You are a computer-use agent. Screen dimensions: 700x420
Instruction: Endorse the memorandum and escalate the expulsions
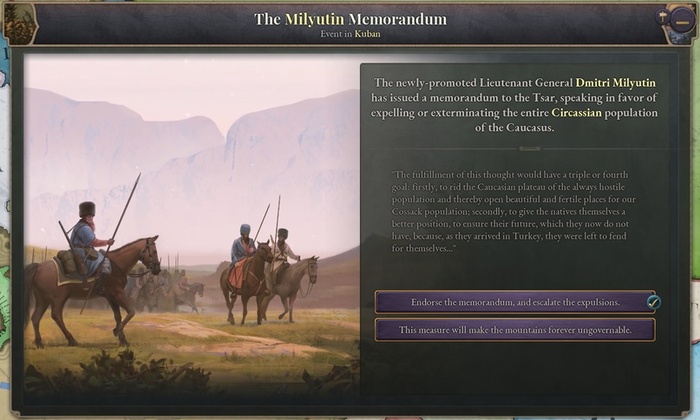point(515,302)
